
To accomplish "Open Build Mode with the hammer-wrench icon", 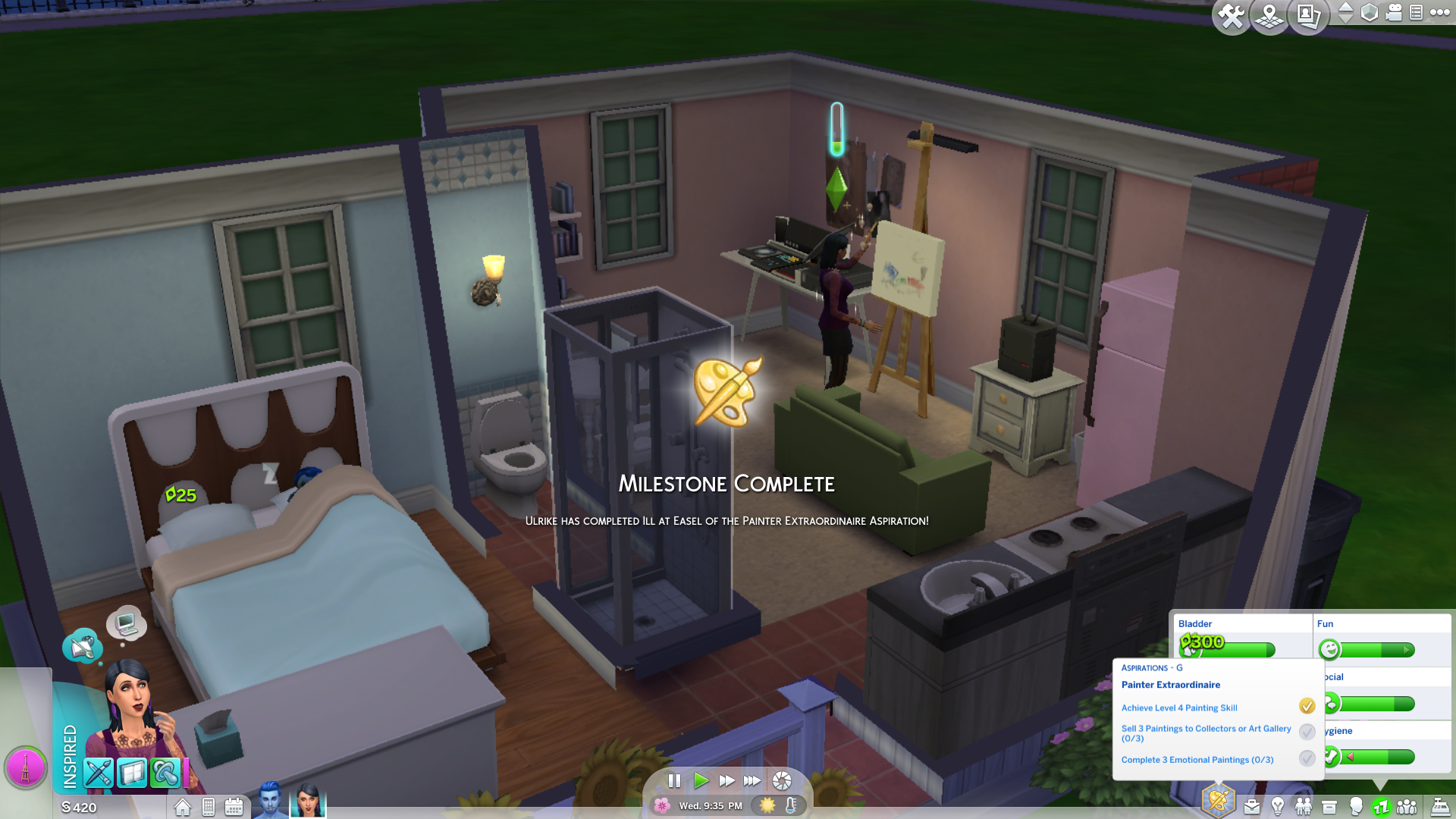I will click(x=1232, y=17).
